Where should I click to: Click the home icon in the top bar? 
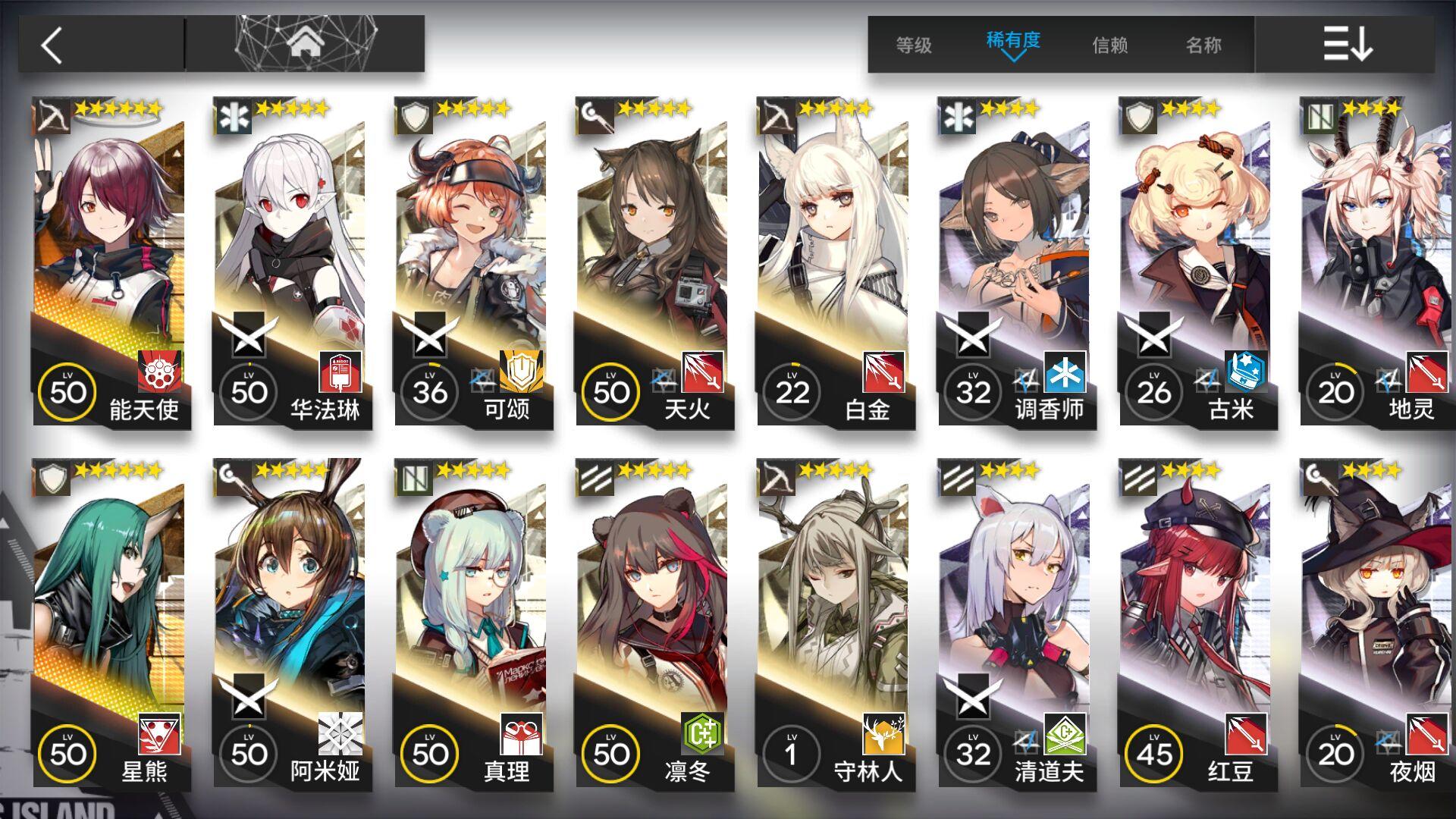click(307, 42)
